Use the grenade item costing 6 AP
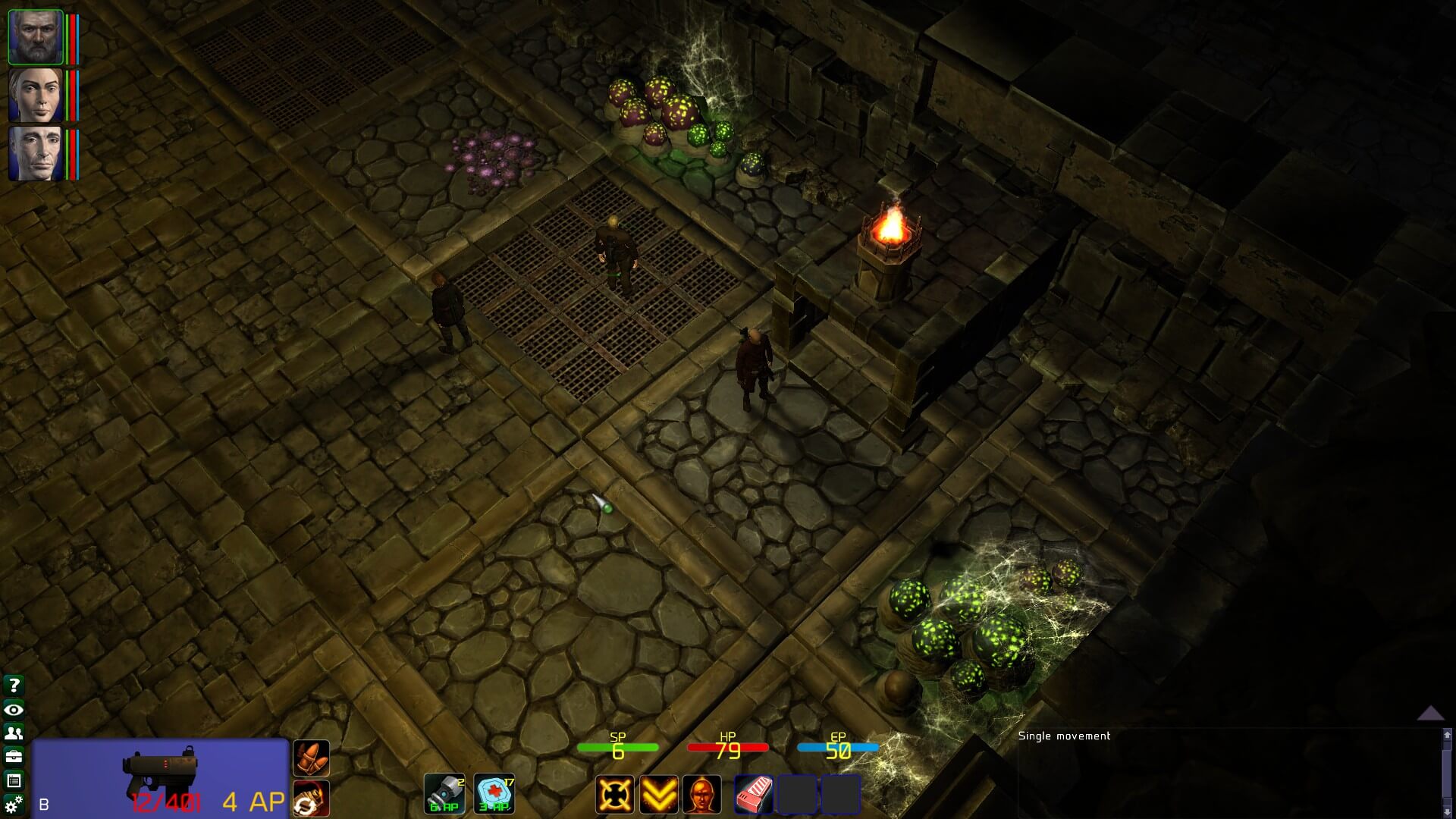Viewport: 1456px width, 819px height. [x=444, y=793]
